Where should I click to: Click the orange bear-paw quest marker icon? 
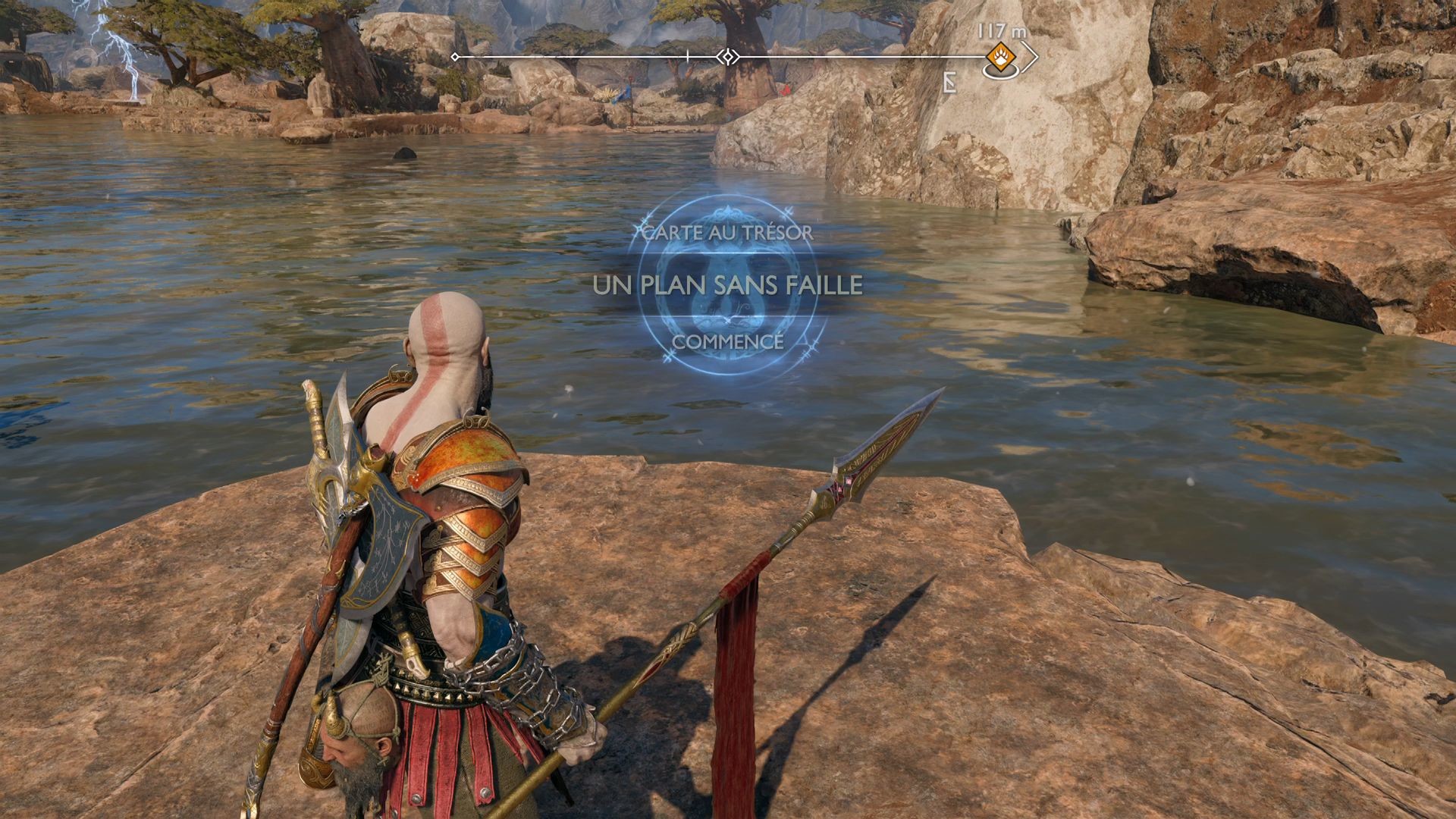point(1001,58)
